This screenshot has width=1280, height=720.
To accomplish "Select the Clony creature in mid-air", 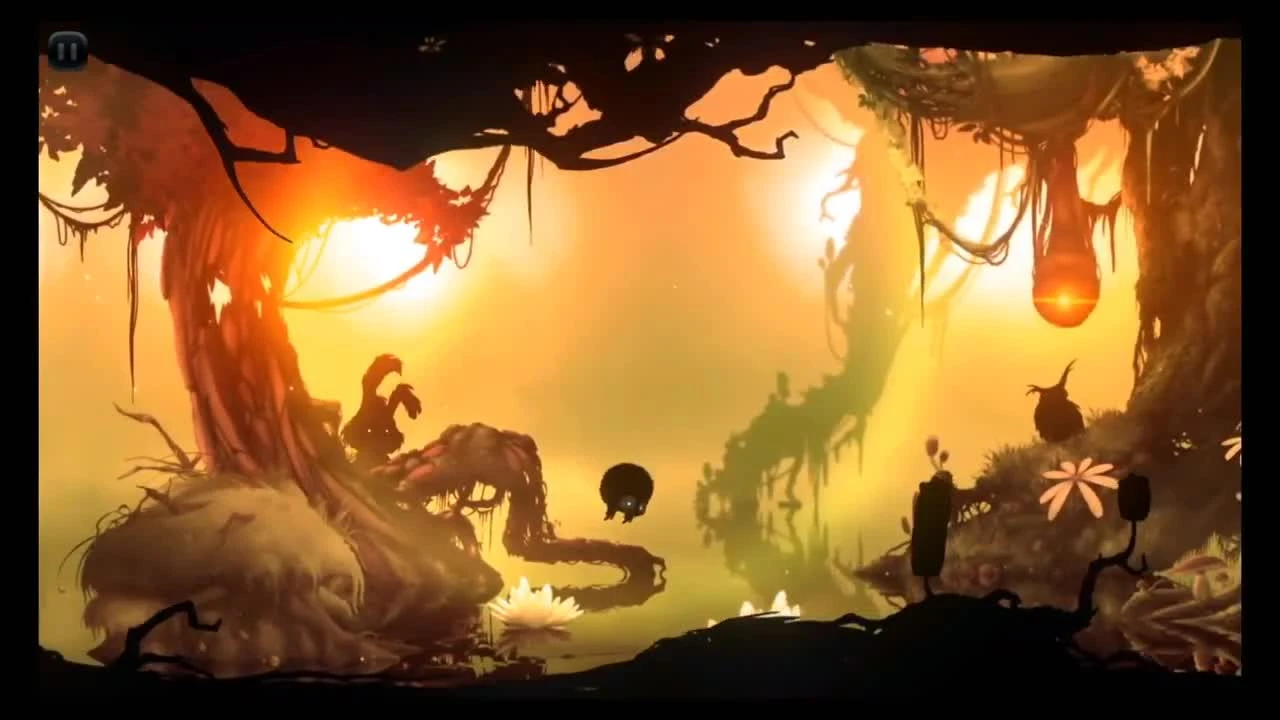I will (625, 490).
